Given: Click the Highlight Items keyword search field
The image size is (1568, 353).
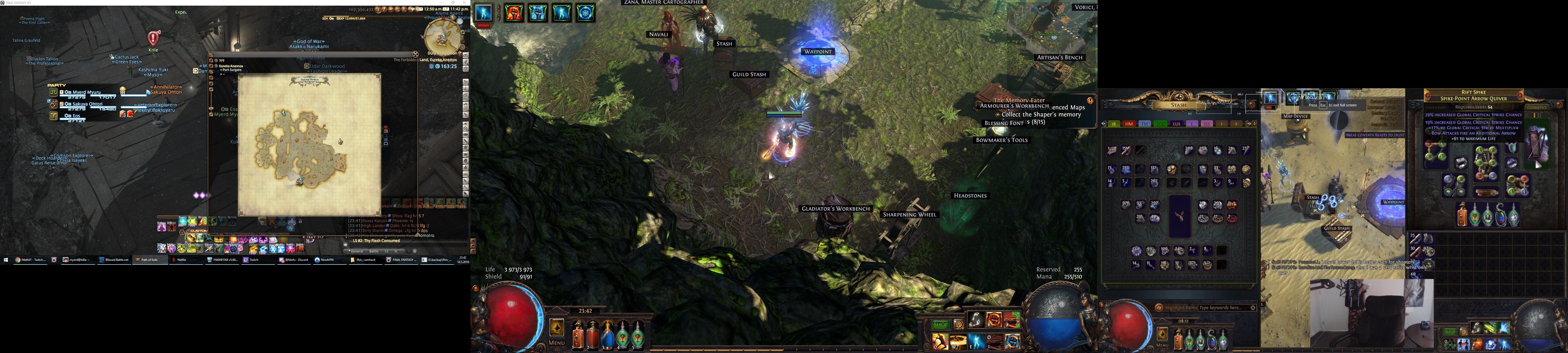Looking at the screenshot, I should [1224, 308].
